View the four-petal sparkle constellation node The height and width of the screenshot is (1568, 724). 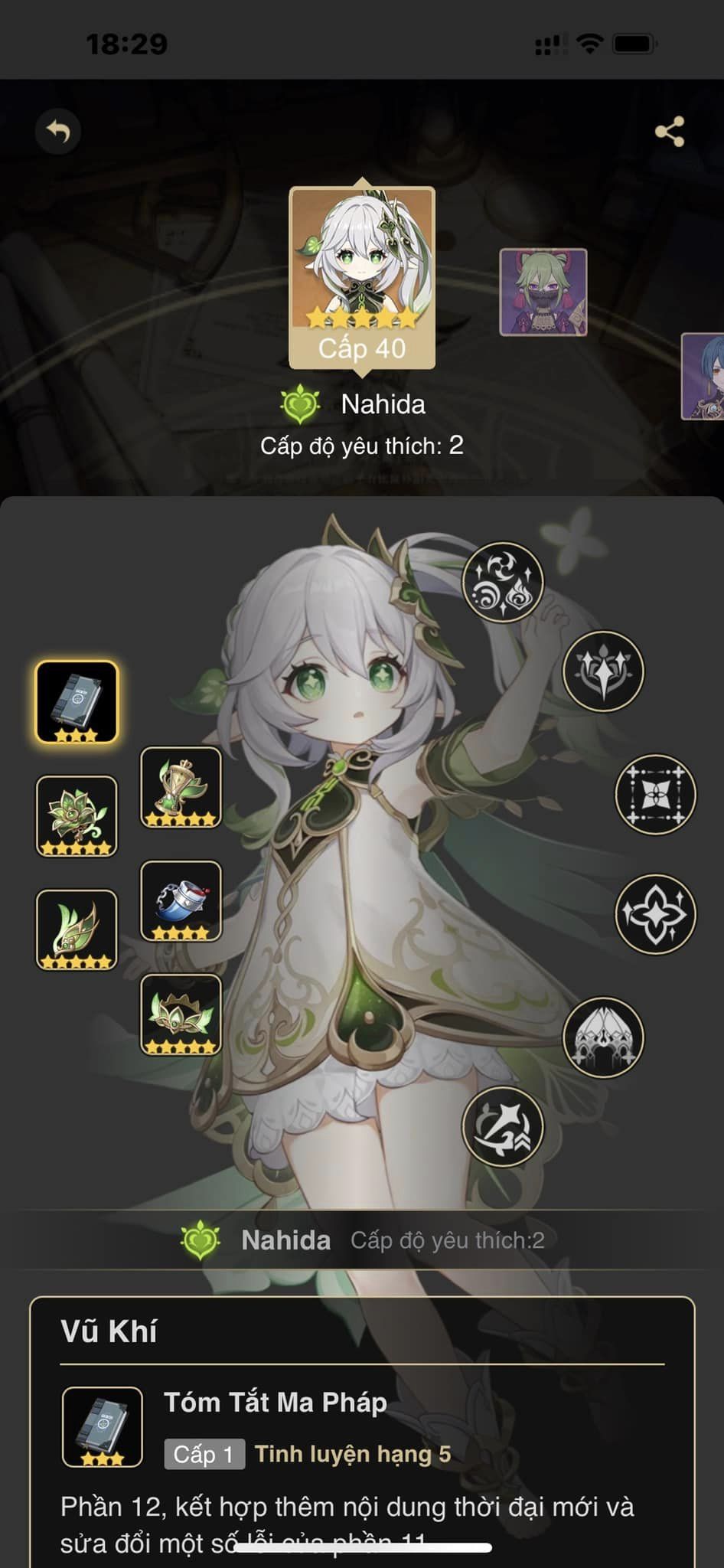656,913
